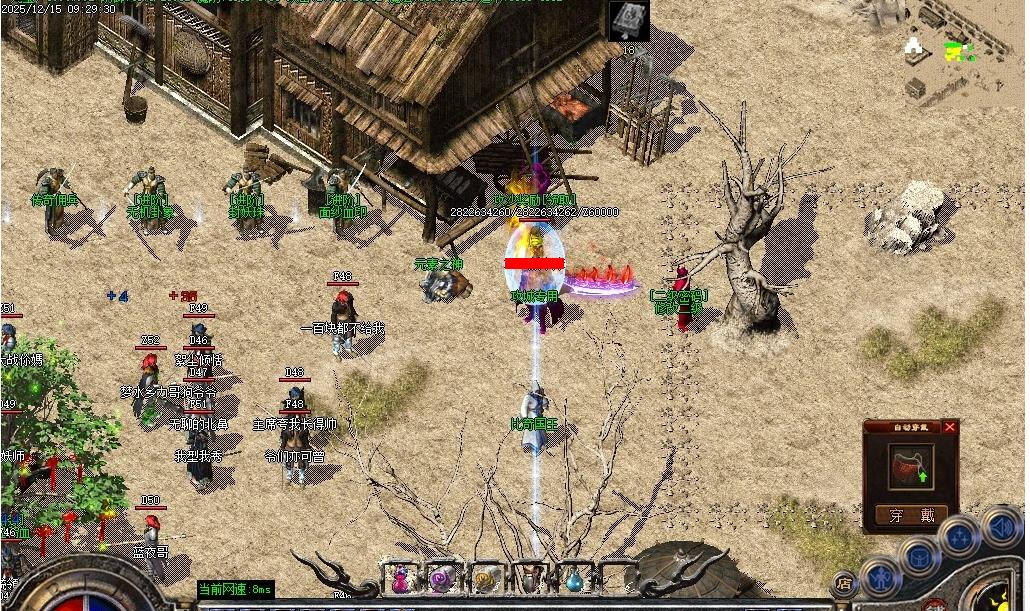Use the pink potion in the hotbar
The height and width of the screenshot is (611, 1030).
pyautogui.click(x=401, y=579)
